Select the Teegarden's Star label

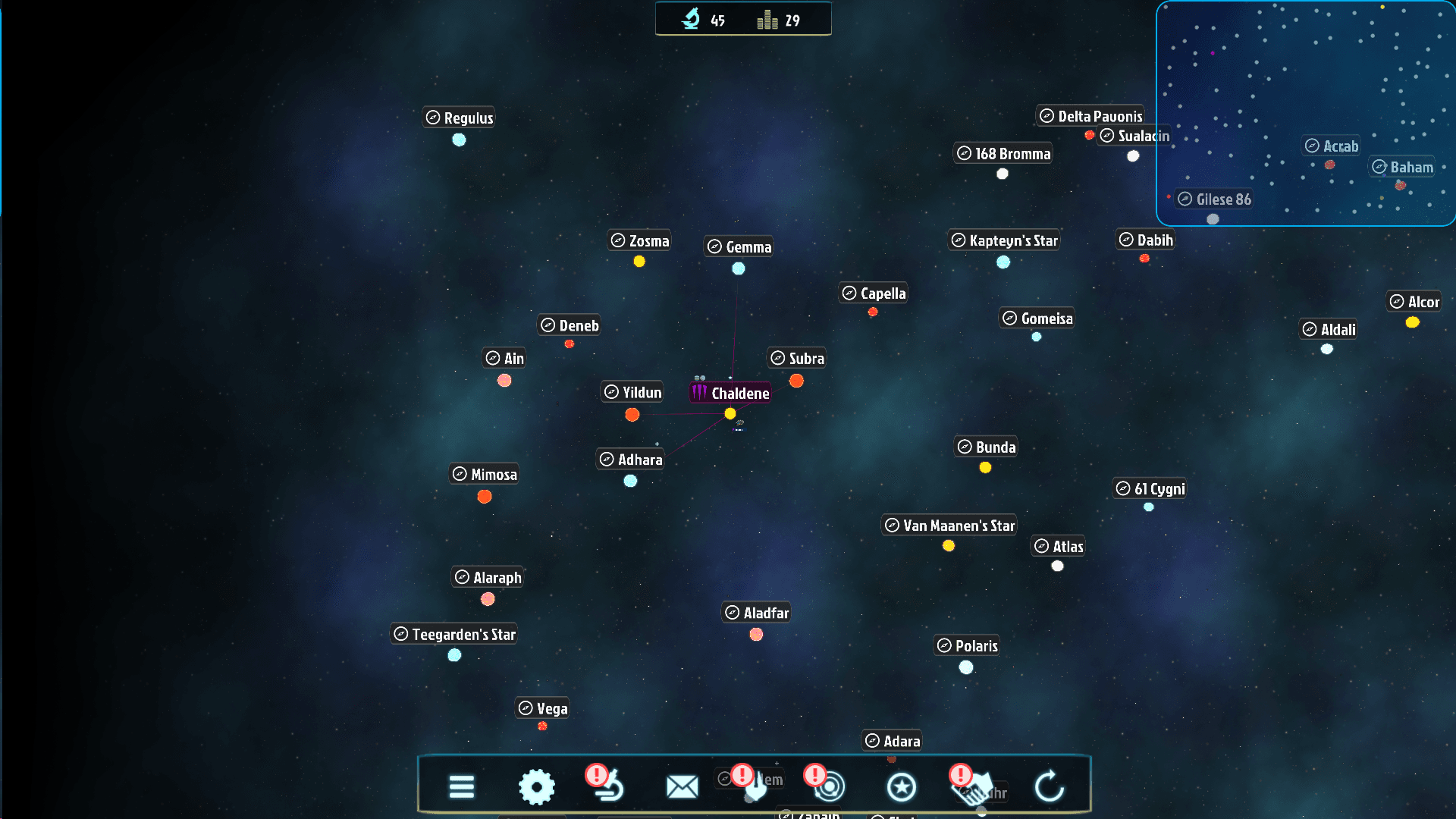(x=454, y=634)
